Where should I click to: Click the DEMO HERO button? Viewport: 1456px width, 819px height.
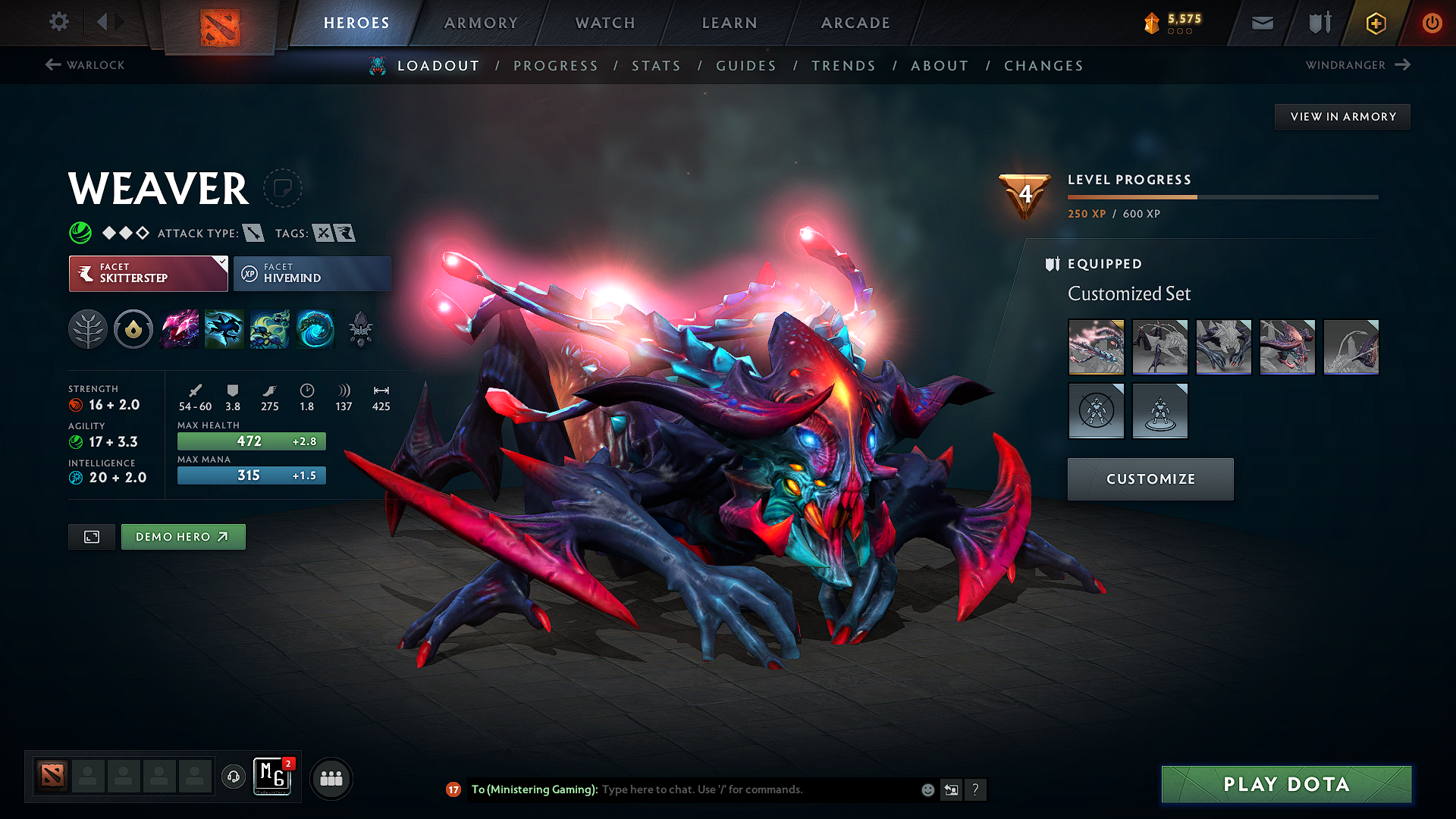pos(183,536)
